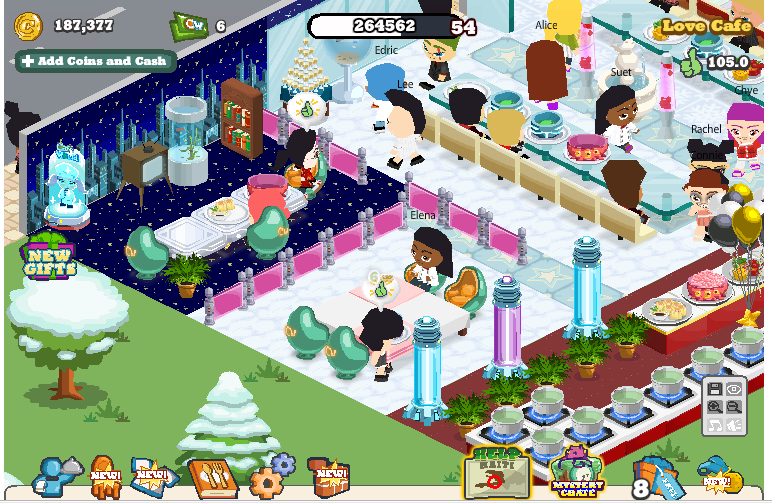Click the Love Cafe name label
Screen dimensions: 772x503
706,27
